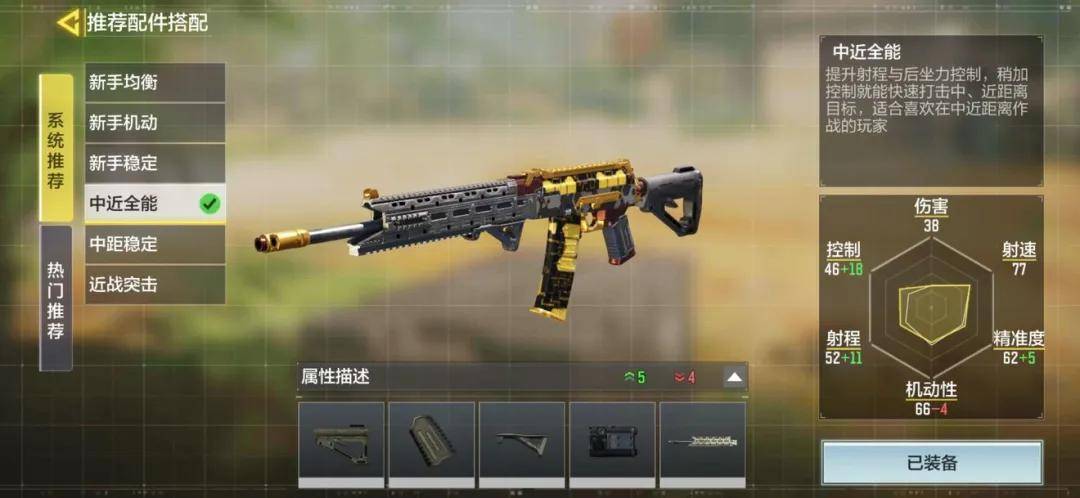Select the 近战突击 preset
The height and width of the screenshot is (498, 1080).
[154, 285]
